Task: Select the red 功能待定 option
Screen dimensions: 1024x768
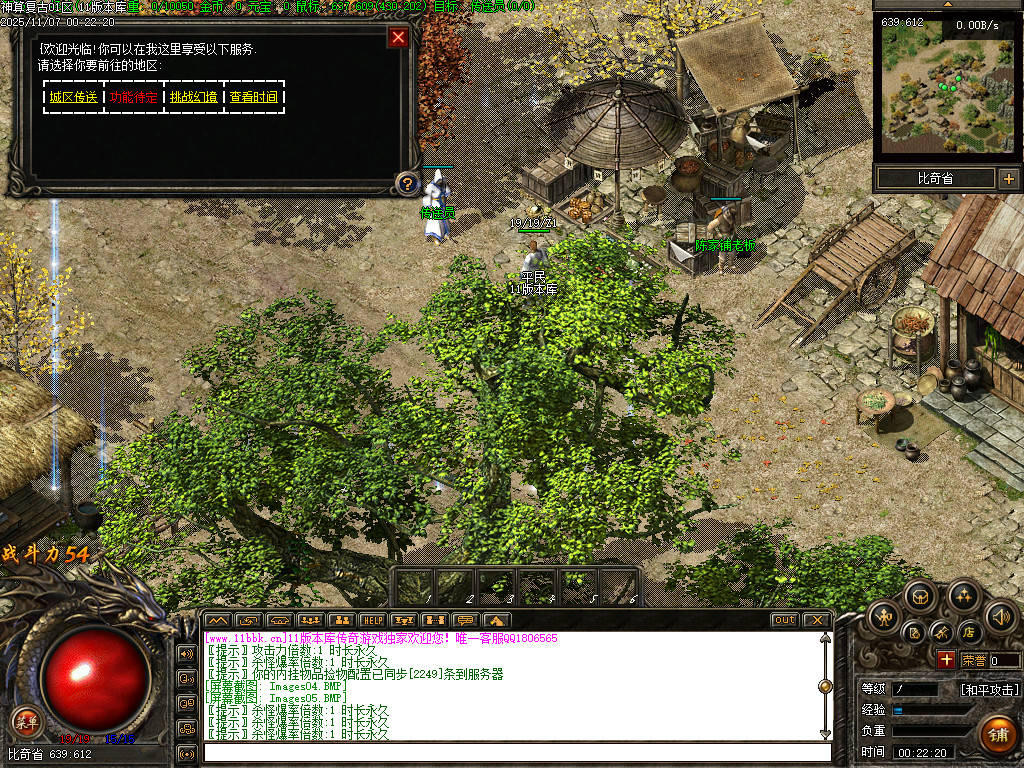Action: pos(134,97)
